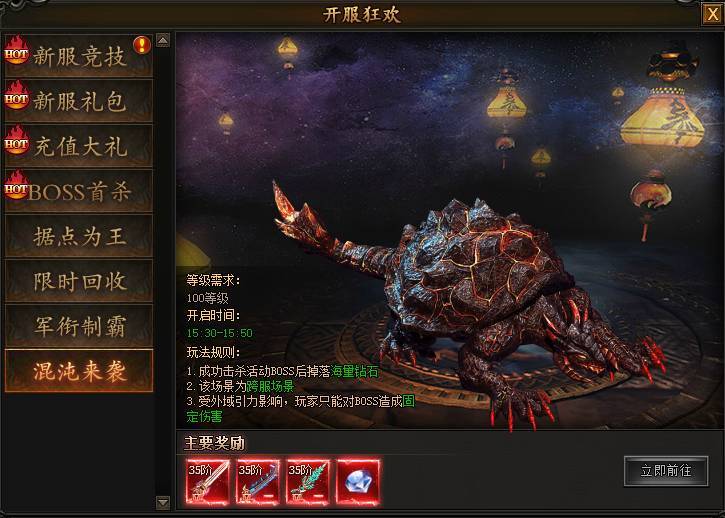The image size is (725, 518).
Task: Show the BOSS首杀 event page
Action: (79, 191)
